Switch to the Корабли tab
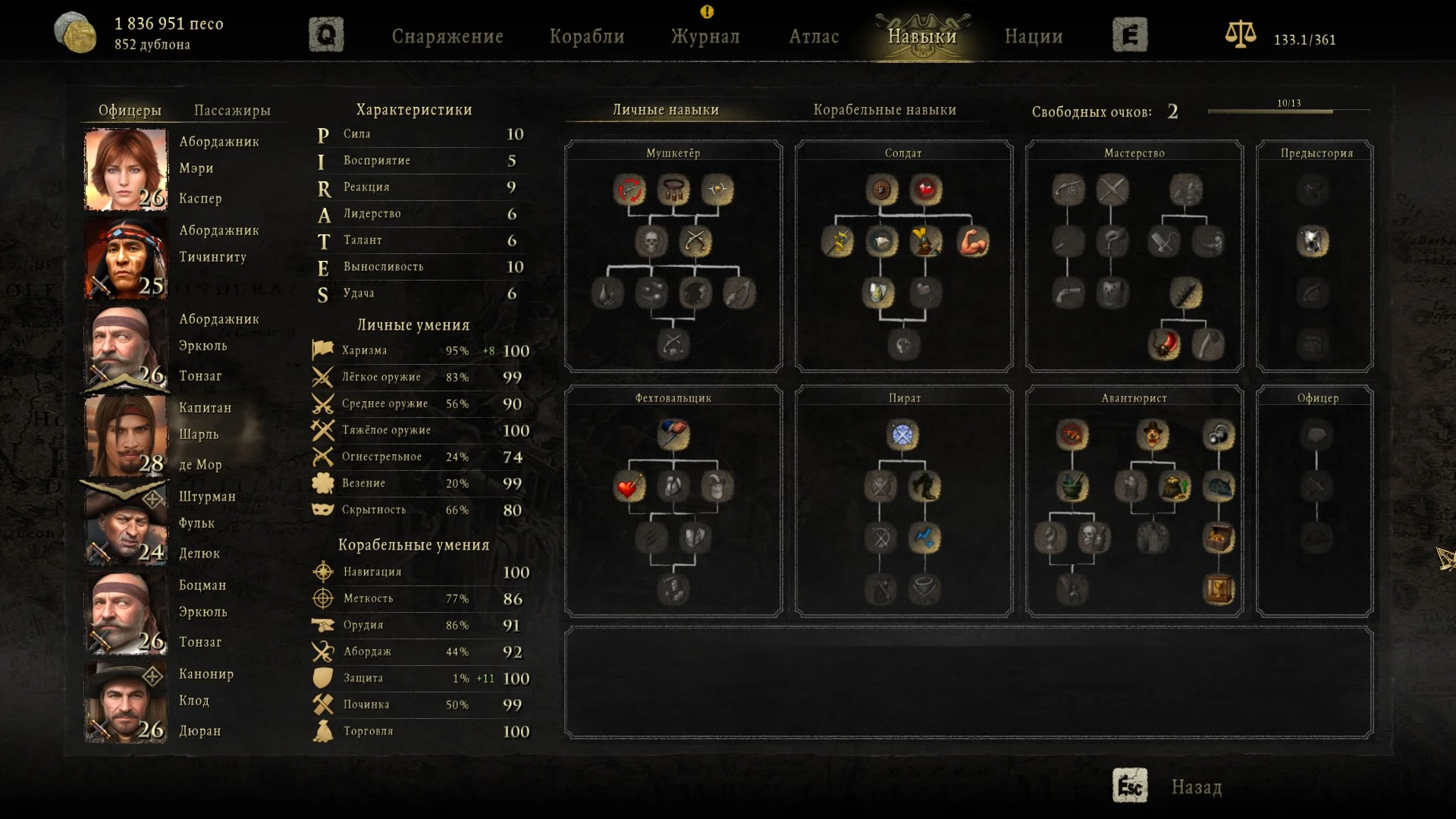 coord(587,36)
